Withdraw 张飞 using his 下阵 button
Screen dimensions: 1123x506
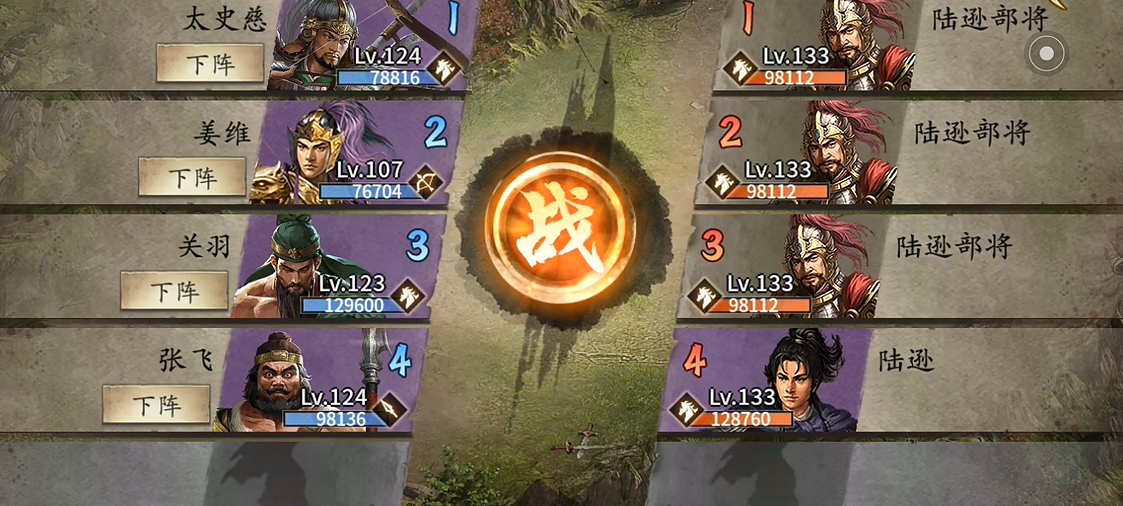pos(156,405)
